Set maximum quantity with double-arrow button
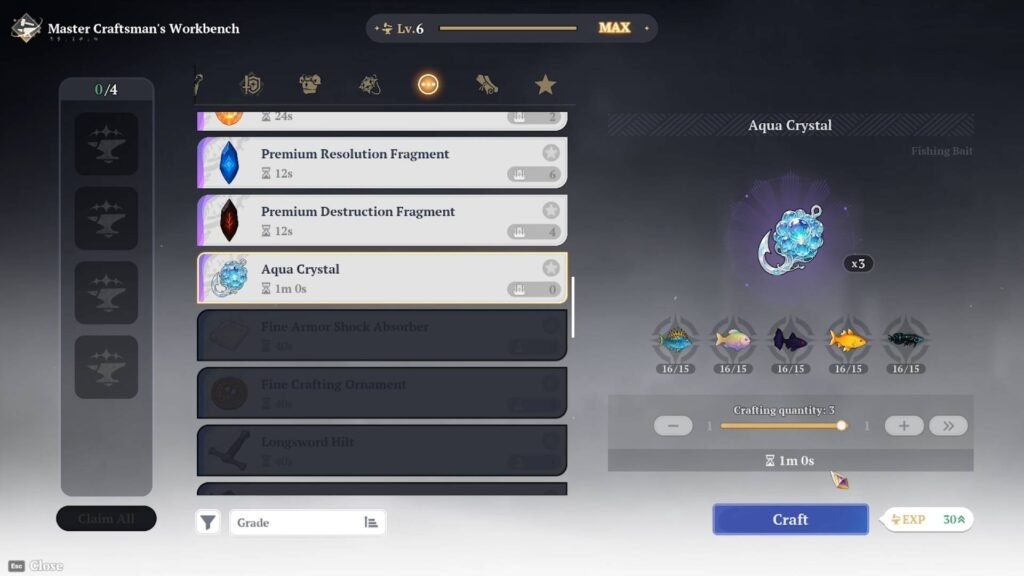The width and height of the screenshot is (1024, 576). point(948,425)
